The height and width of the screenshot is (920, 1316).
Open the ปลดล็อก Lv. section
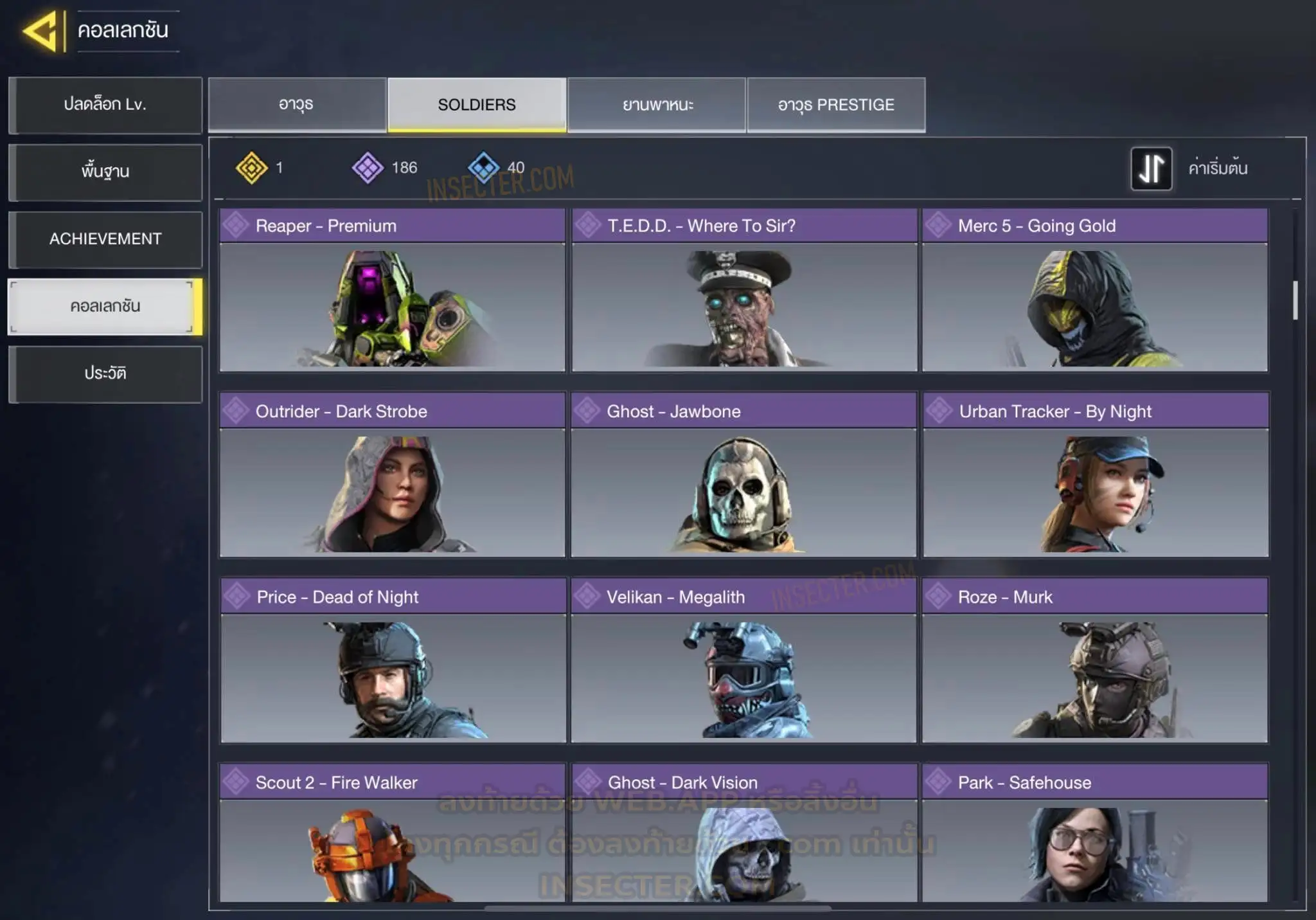click(105, 105)
